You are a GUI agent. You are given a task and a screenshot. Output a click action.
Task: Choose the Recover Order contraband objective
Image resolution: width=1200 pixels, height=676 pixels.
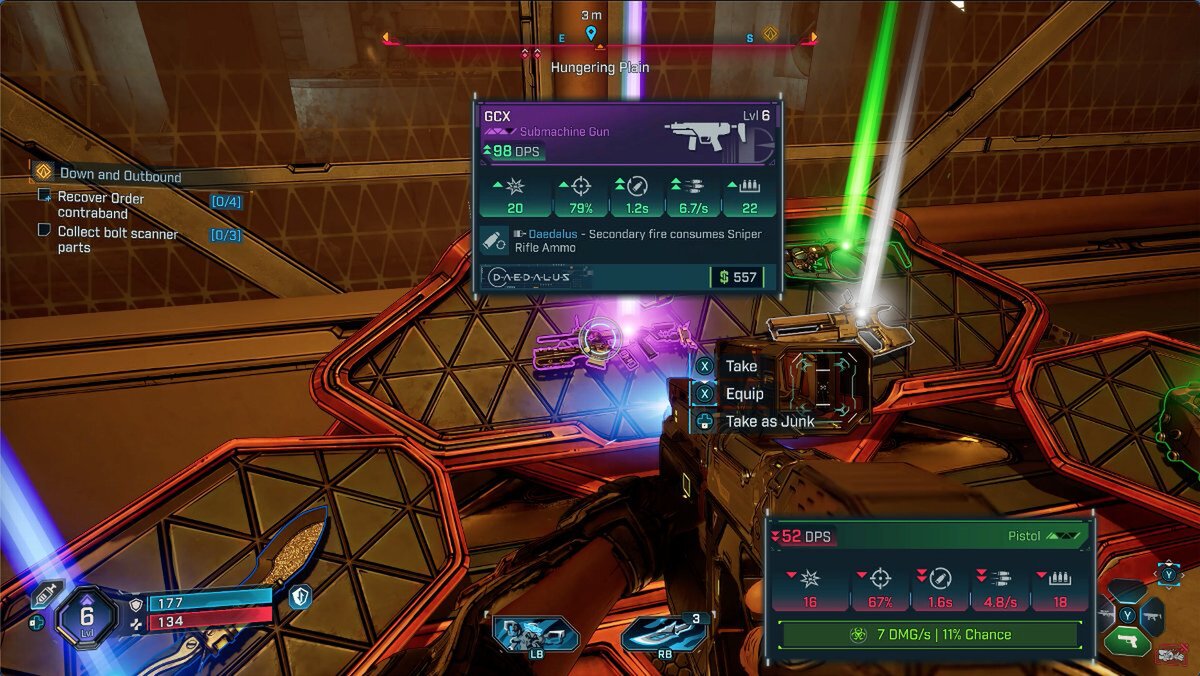pos(100,205)
